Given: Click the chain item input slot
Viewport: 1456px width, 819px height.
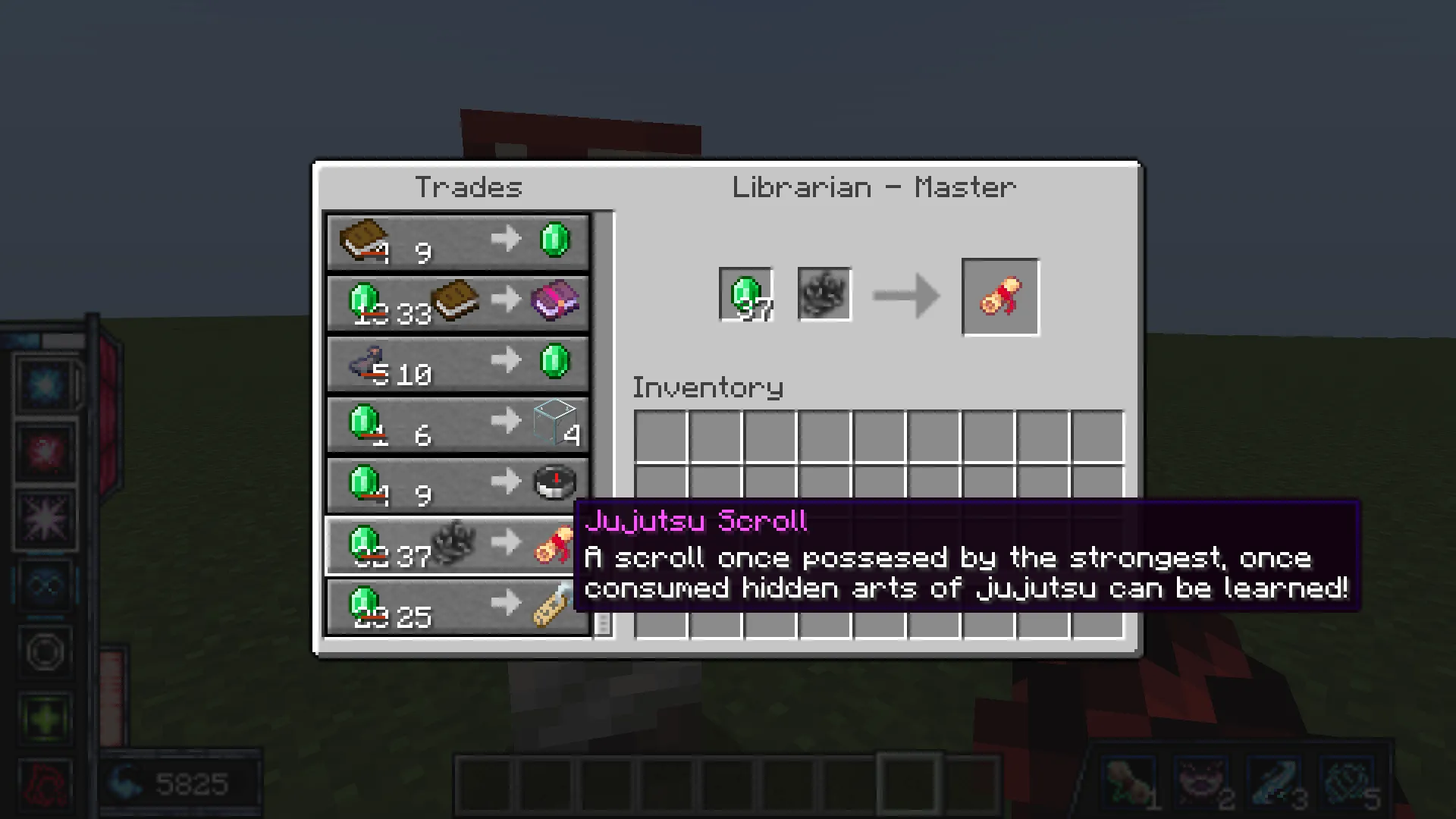Looking at the screenshot, I should [824, 295].
